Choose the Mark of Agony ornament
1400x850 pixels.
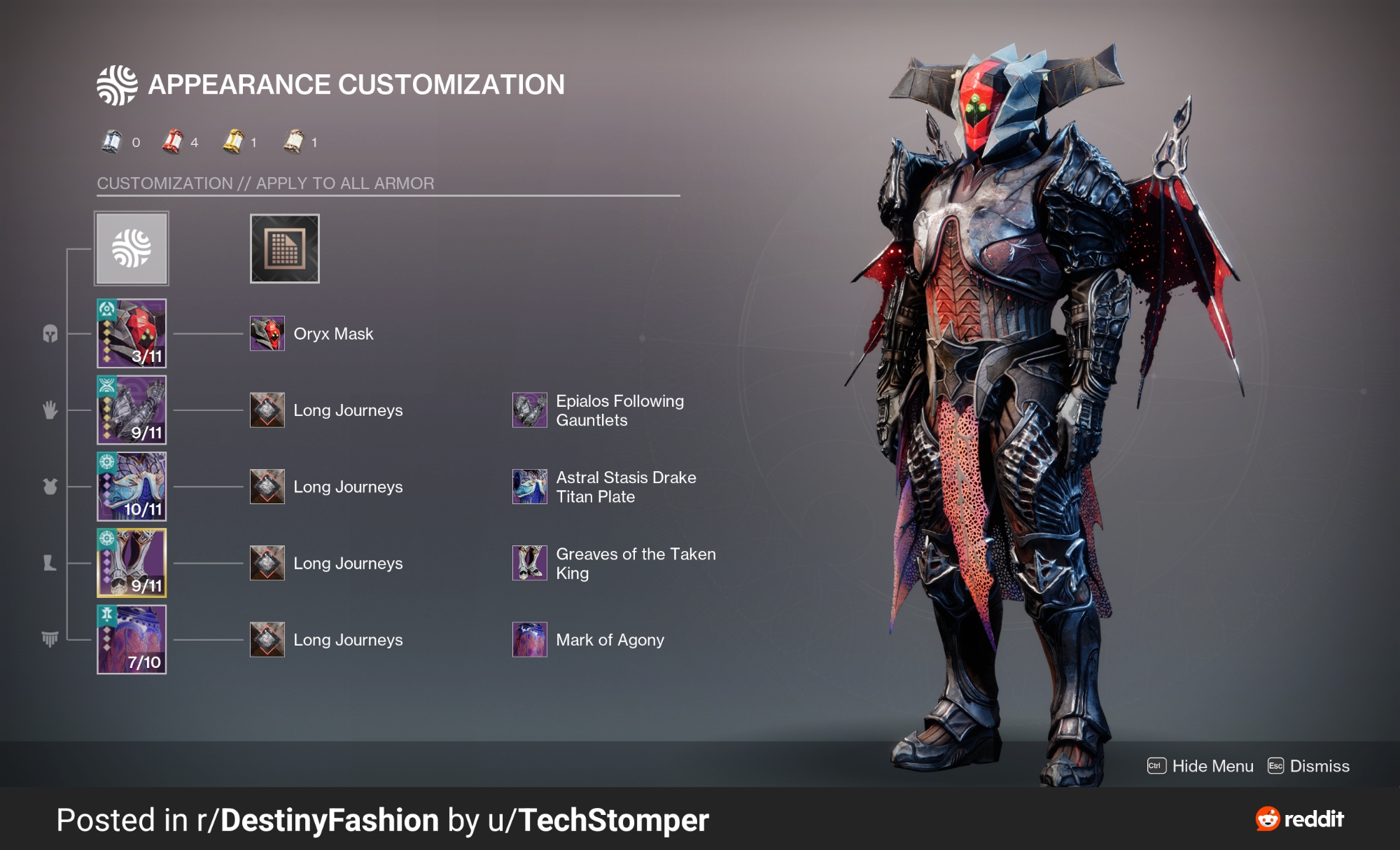(530, 639)
